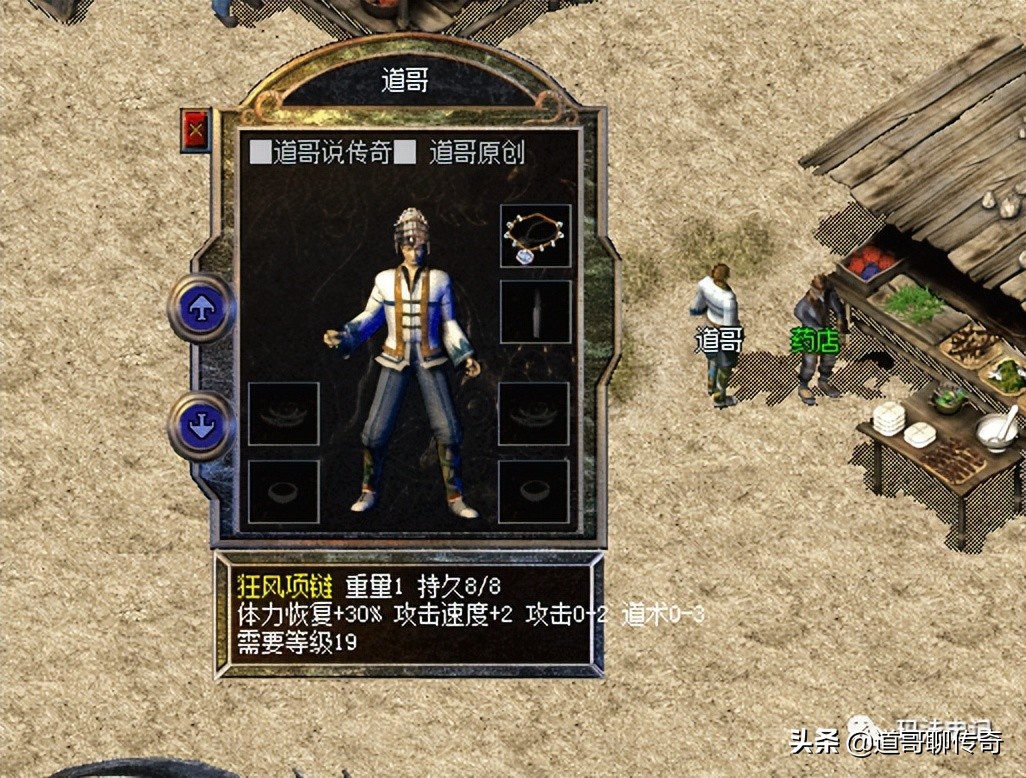Click the blue up arrow button
Image resolution: width=1026 pixels, height=778 pixels.
tap(202, 308)
